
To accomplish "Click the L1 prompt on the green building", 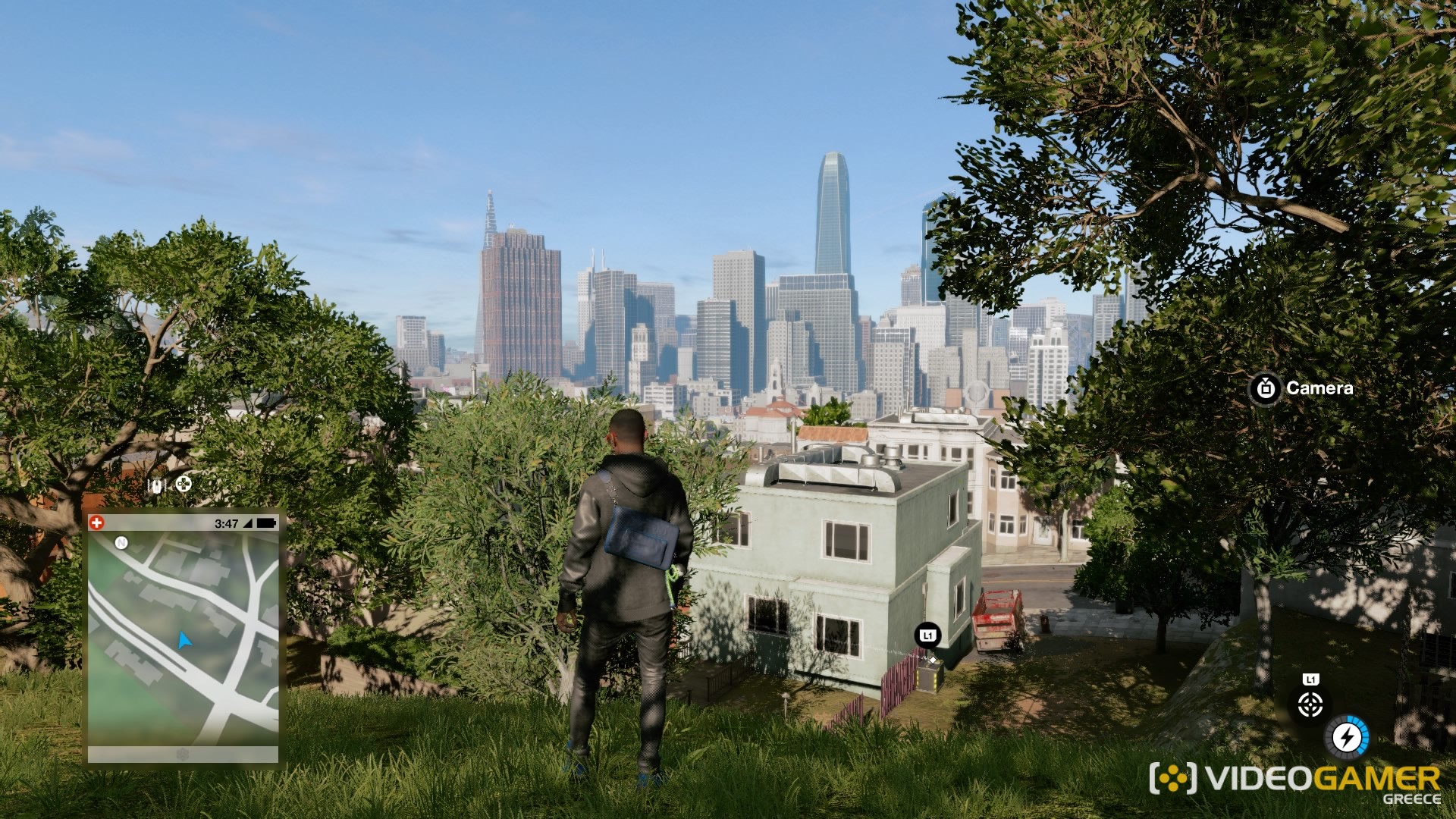I will pos(927,635).
